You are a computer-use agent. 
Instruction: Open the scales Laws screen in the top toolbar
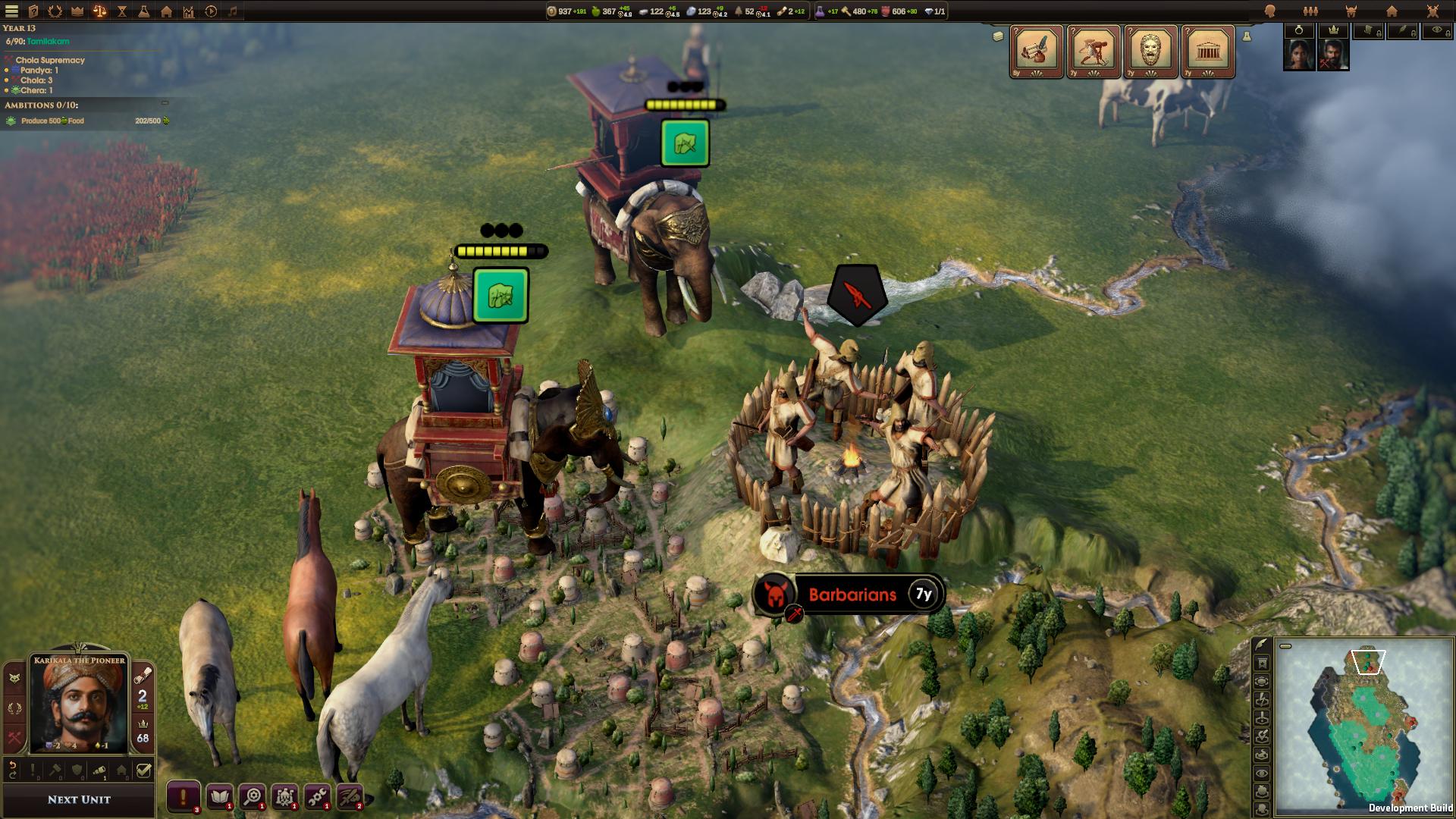(99, 11)
